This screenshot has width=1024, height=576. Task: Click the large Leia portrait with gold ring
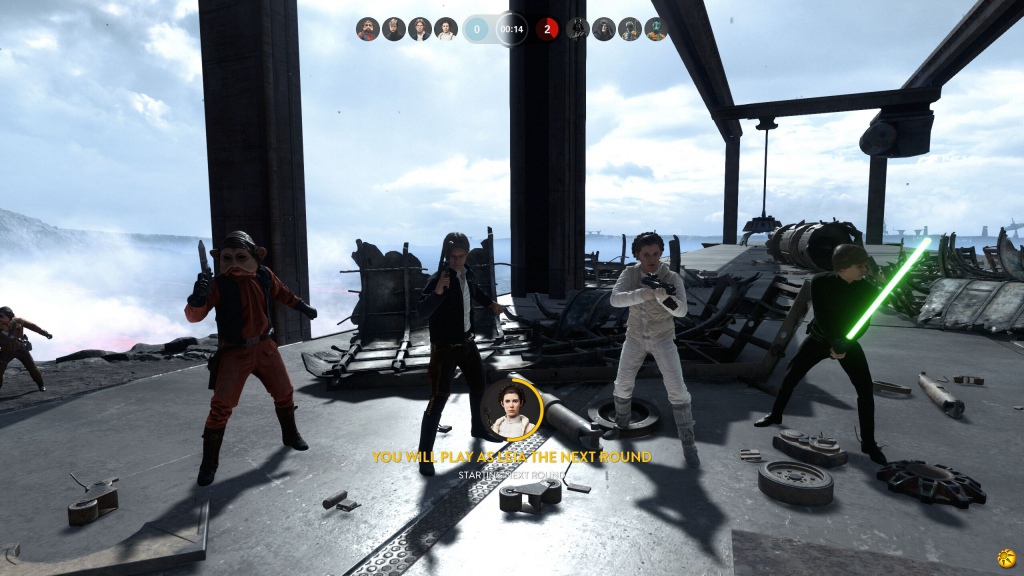tap(511, 409)
